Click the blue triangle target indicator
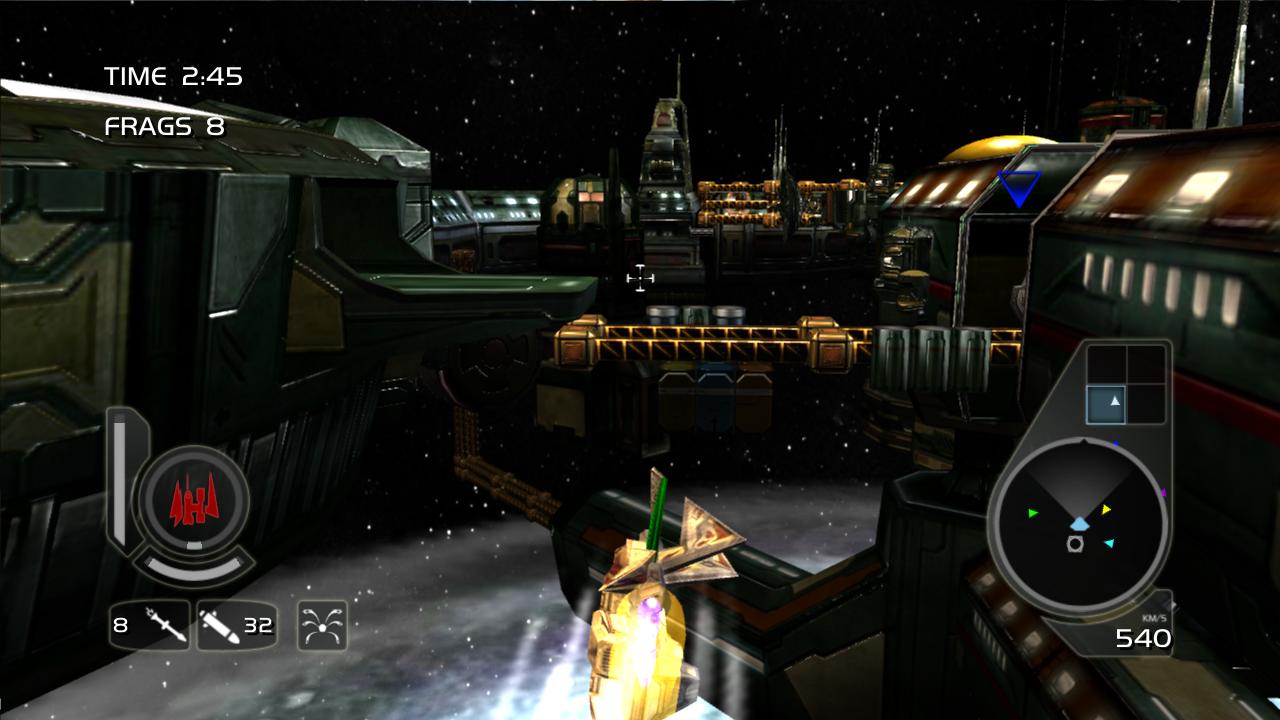This screenshot has height=720, width=1280. pyautogui.click(x=1018, y=187)
